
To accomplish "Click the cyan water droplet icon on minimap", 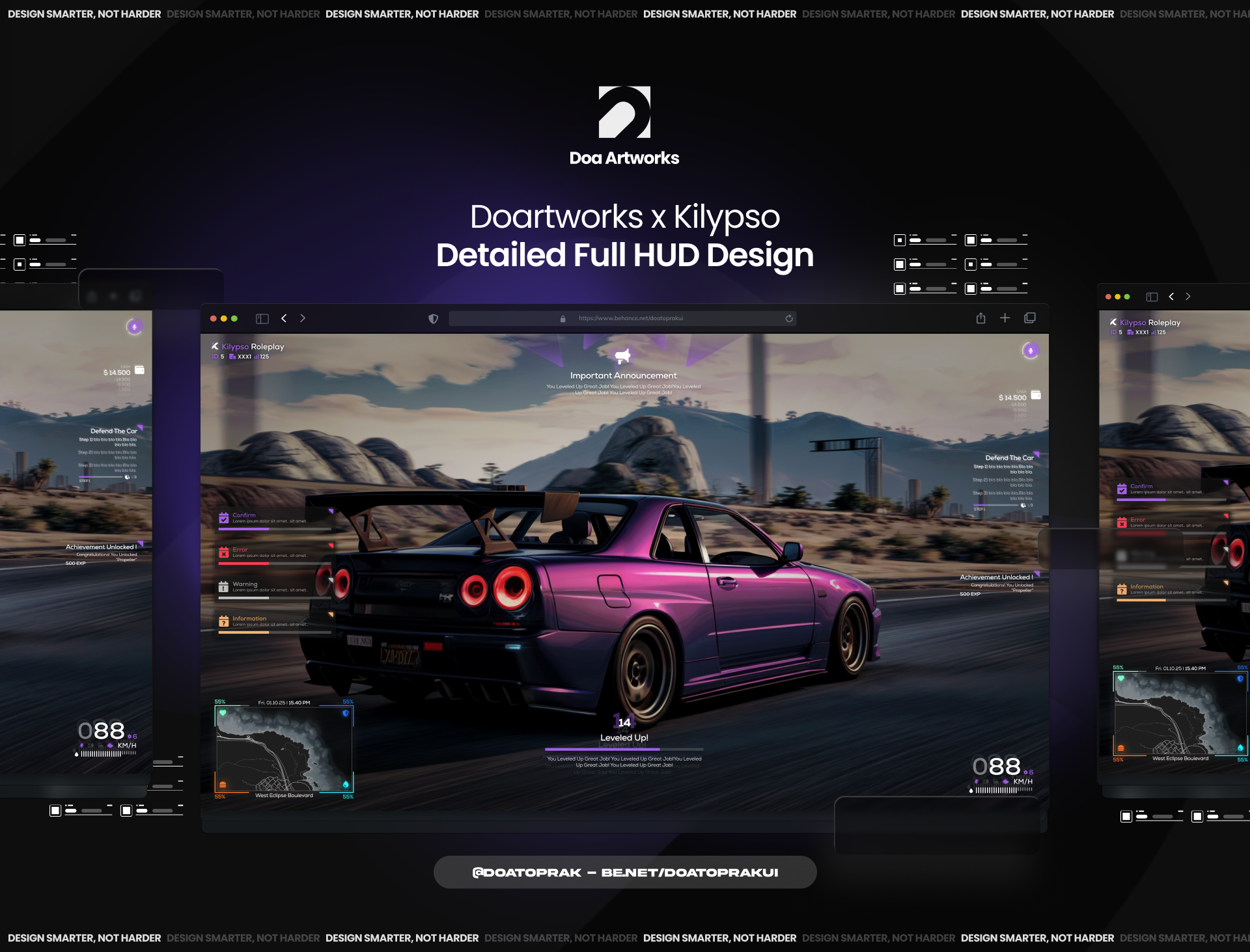I will [346, 785].
